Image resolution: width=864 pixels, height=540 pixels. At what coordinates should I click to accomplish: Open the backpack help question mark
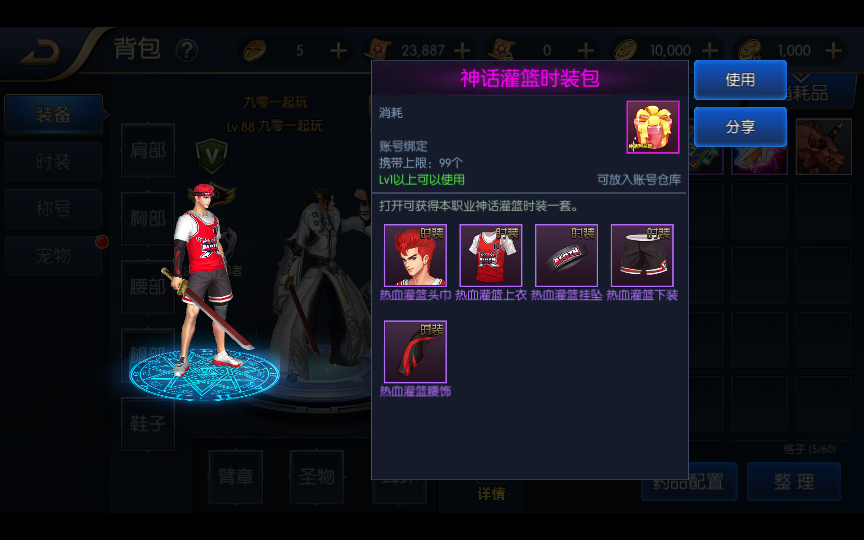[187, 50]
